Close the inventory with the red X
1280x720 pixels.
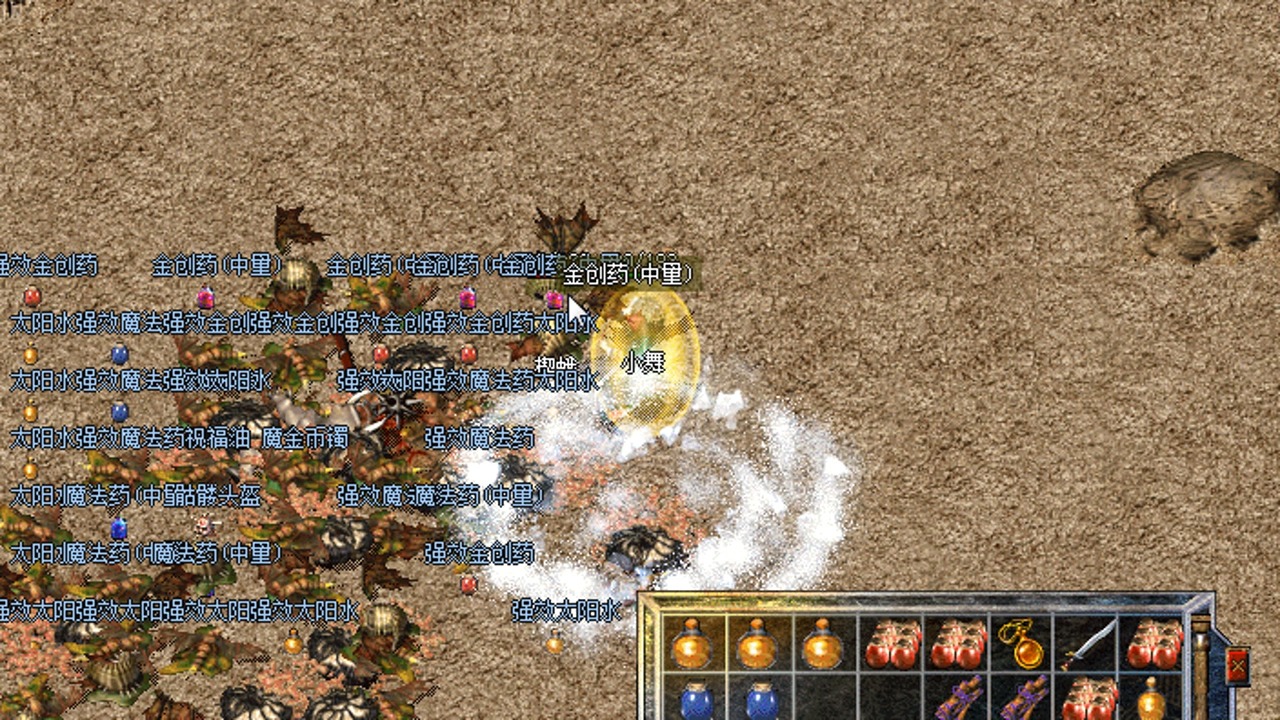pyautogui.click(x=1237, y=666)
